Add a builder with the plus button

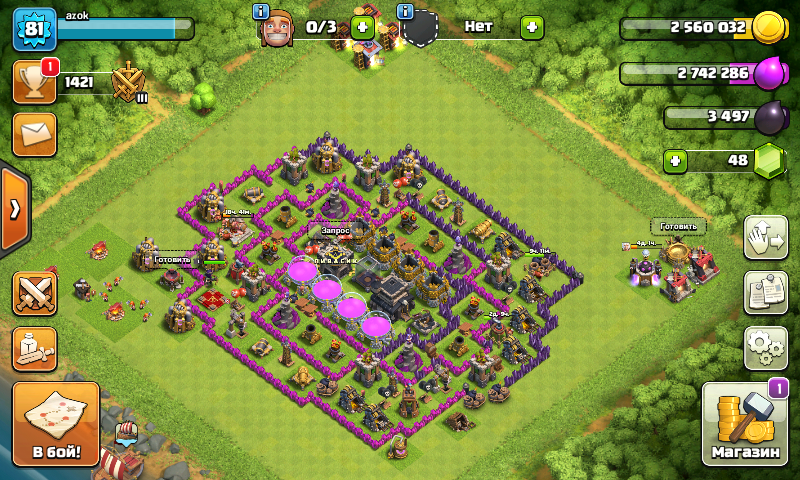(362, 27)
